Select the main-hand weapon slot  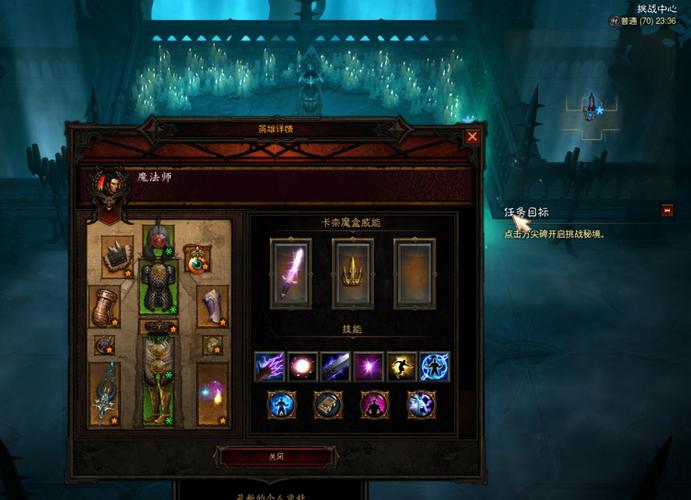point(104,394)
